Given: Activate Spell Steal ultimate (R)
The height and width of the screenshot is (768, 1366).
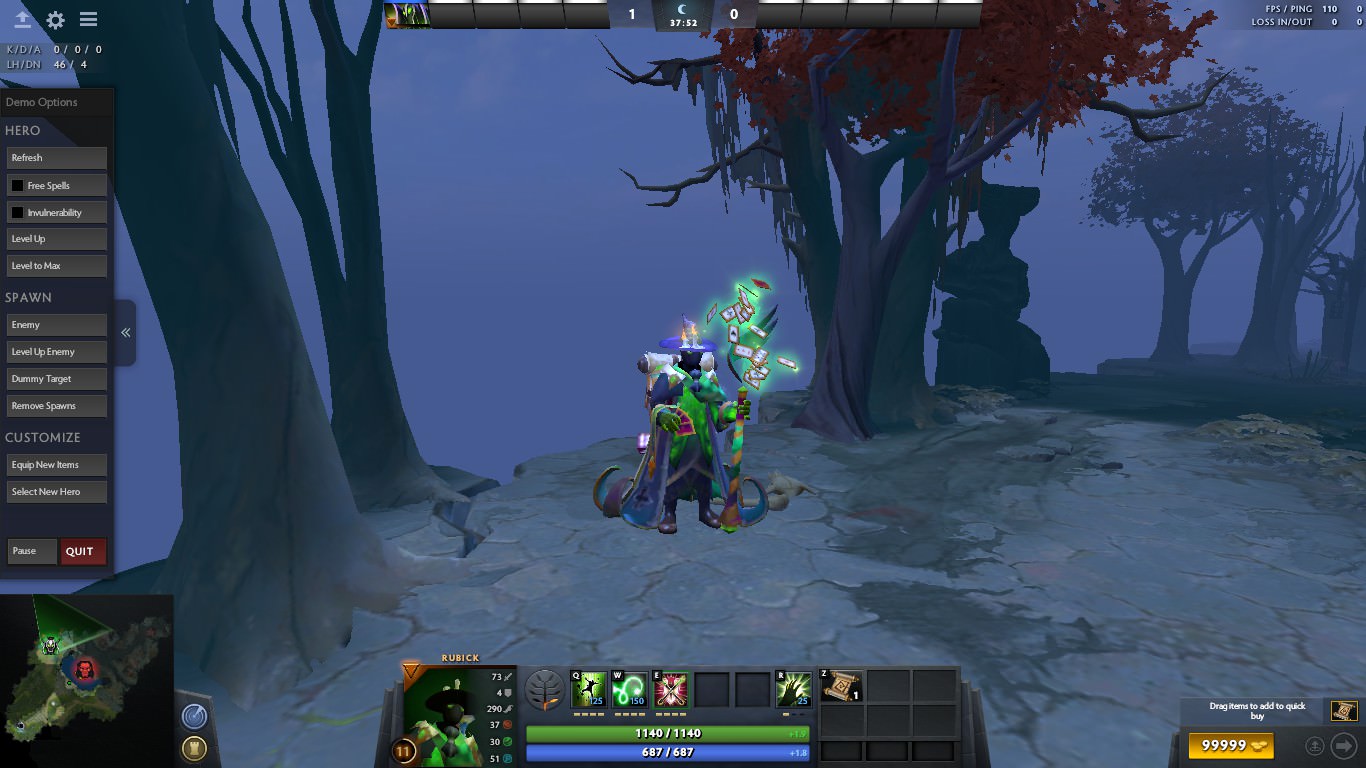Looking at the screenshot, I should pyautogui.click(x=793, y=688).
